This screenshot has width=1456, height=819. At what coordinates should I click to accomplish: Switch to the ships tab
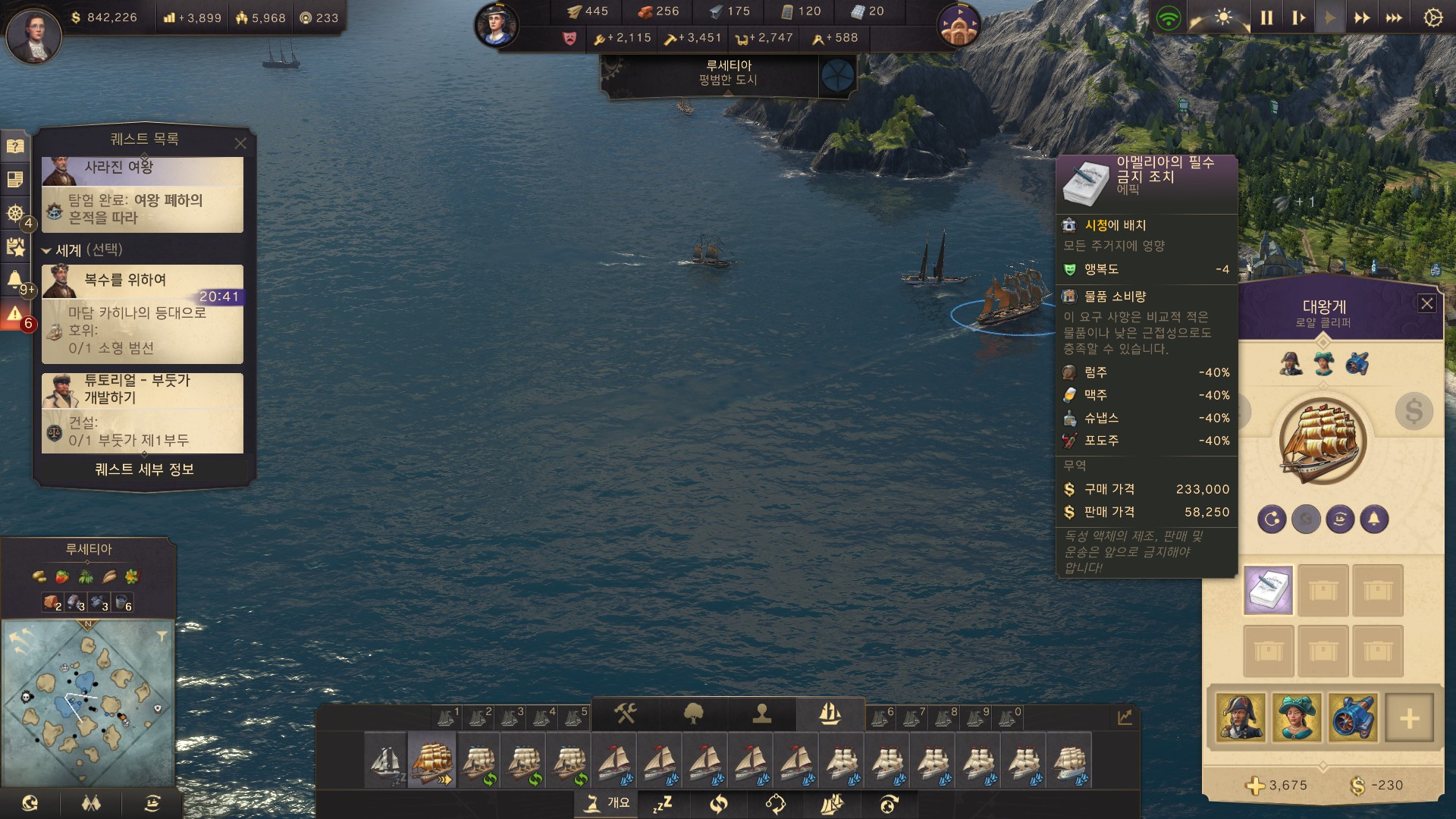point(830,714)
